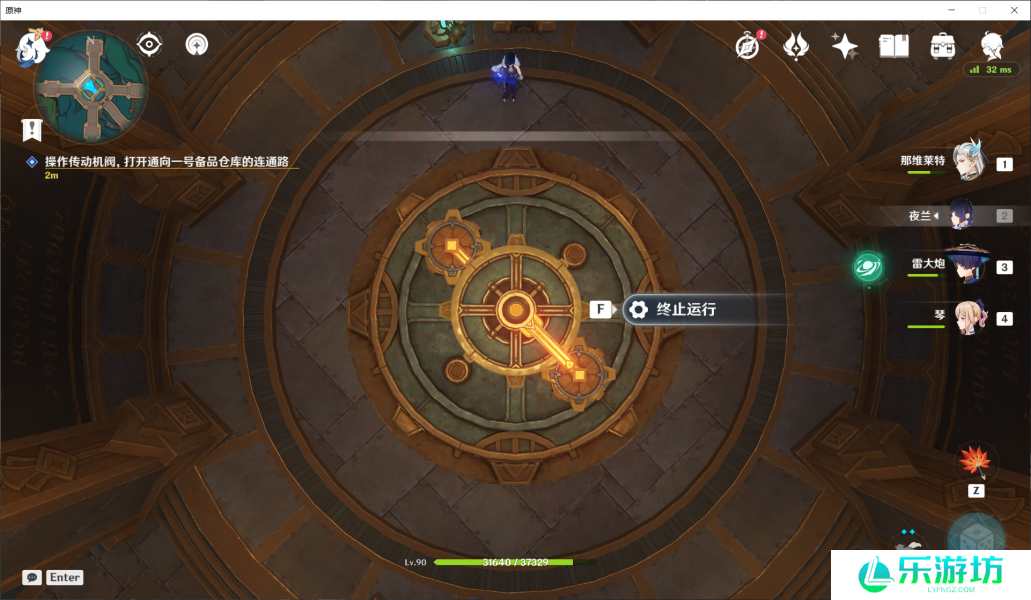
Task: Switch to party member 雷大炮
Action: pyautogui.click(x=968, y=266)
